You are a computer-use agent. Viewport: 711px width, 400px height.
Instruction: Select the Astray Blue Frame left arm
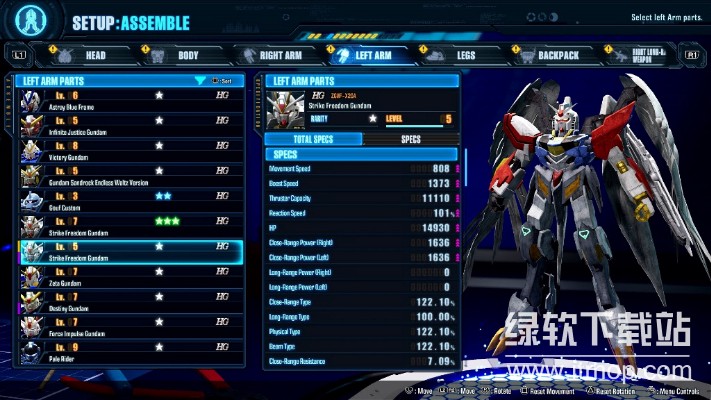click(130, 100)
